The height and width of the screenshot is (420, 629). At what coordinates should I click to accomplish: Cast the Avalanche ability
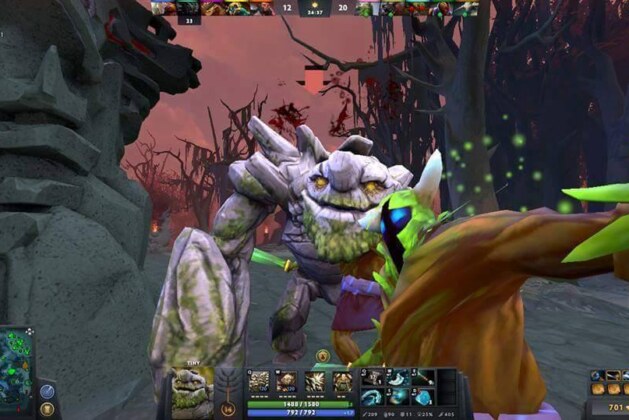(259, 381)
